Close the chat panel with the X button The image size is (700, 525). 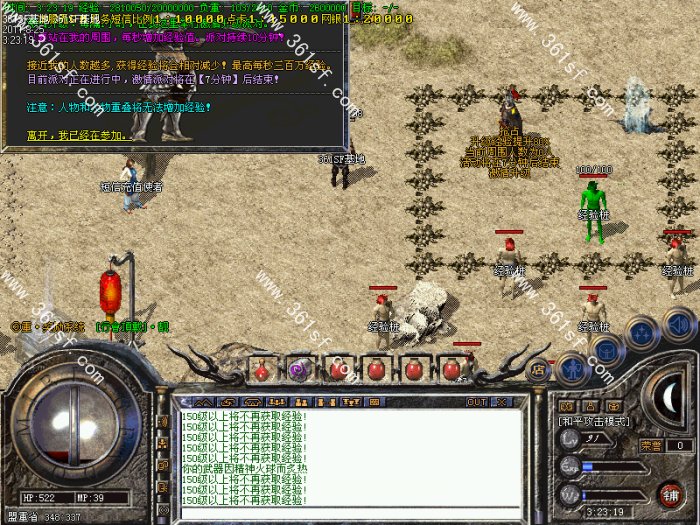click(x=500, y=402)
